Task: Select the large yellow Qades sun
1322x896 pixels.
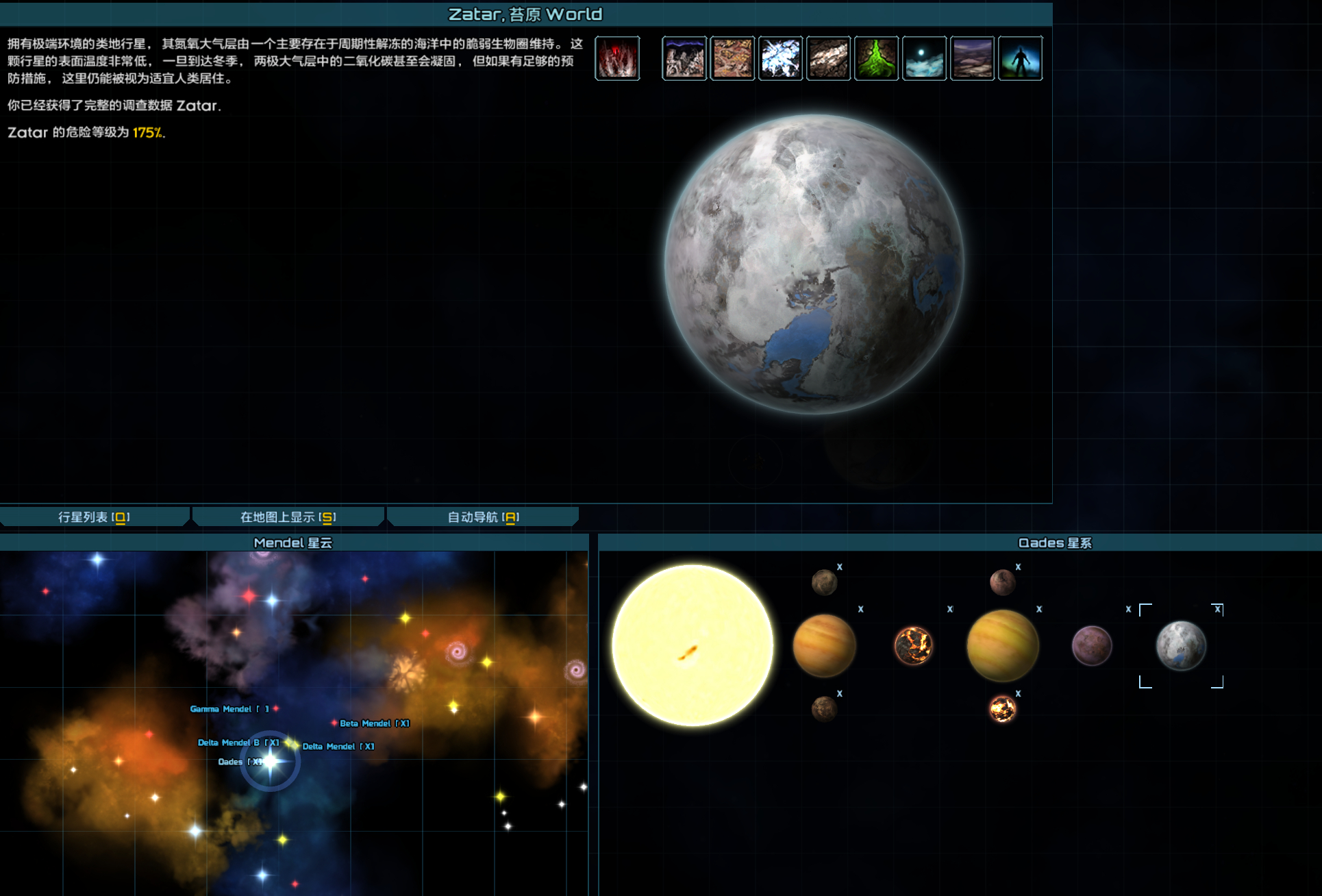Action: 693,645
